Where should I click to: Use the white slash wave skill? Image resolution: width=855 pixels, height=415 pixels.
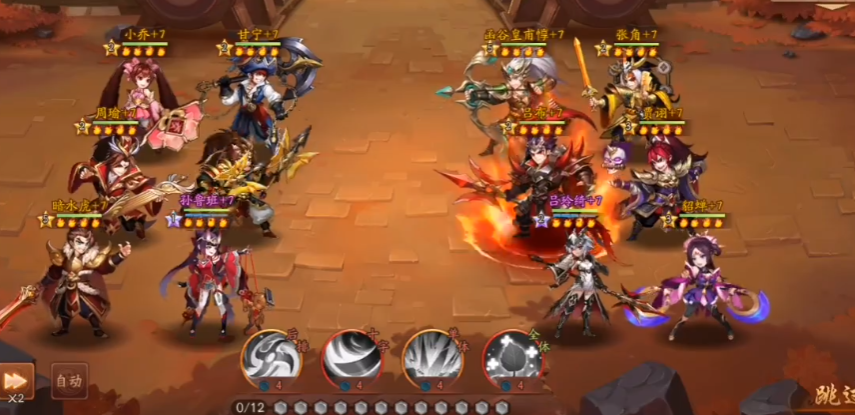pyautogui.click(x=351, y=360)
